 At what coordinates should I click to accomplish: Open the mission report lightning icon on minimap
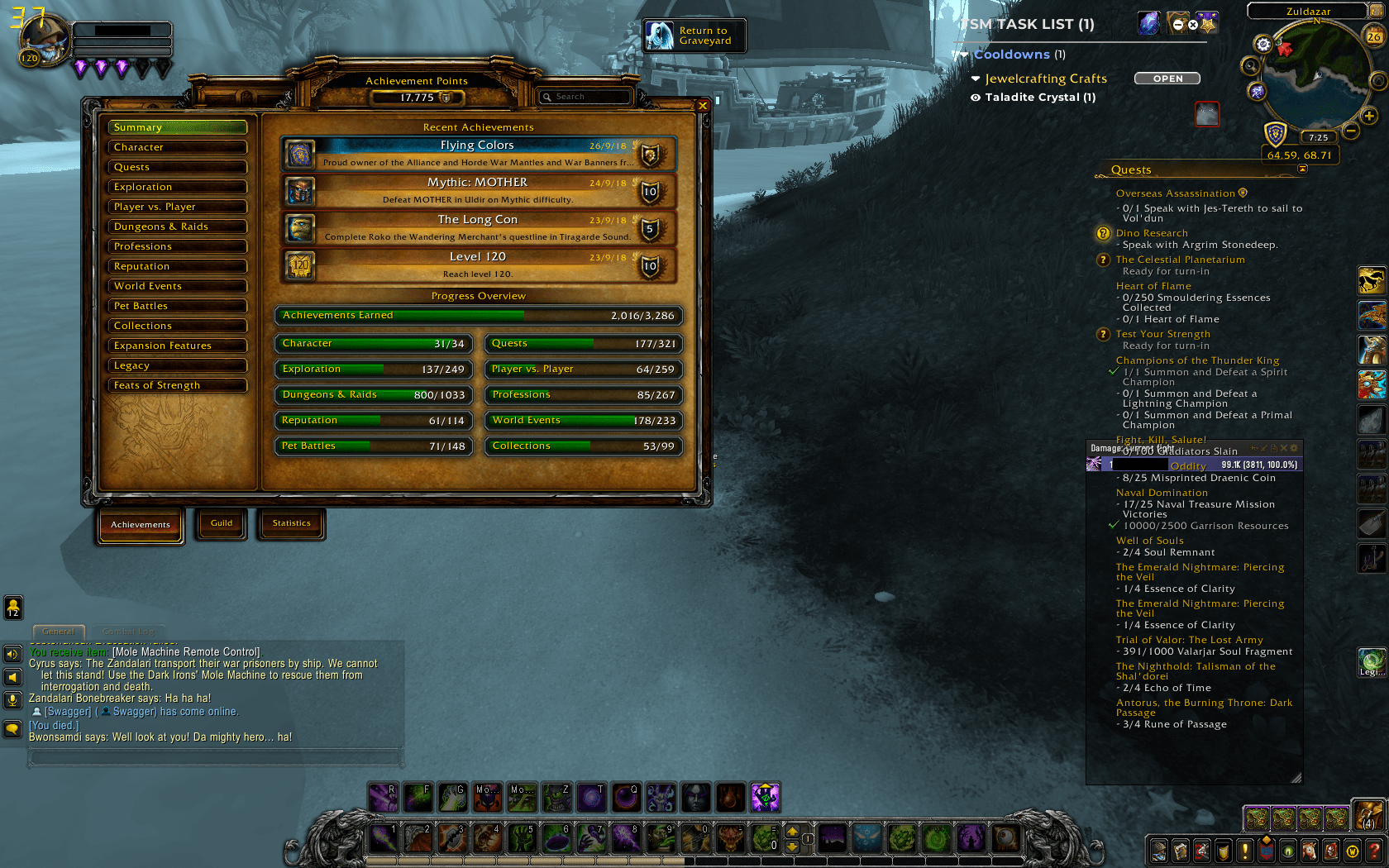pos(1257,92)
